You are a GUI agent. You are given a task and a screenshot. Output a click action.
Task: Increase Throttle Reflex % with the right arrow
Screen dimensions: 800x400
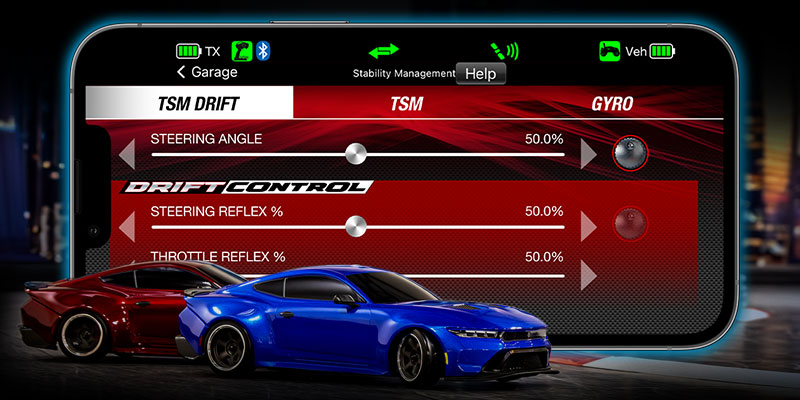tap(589, 273)
